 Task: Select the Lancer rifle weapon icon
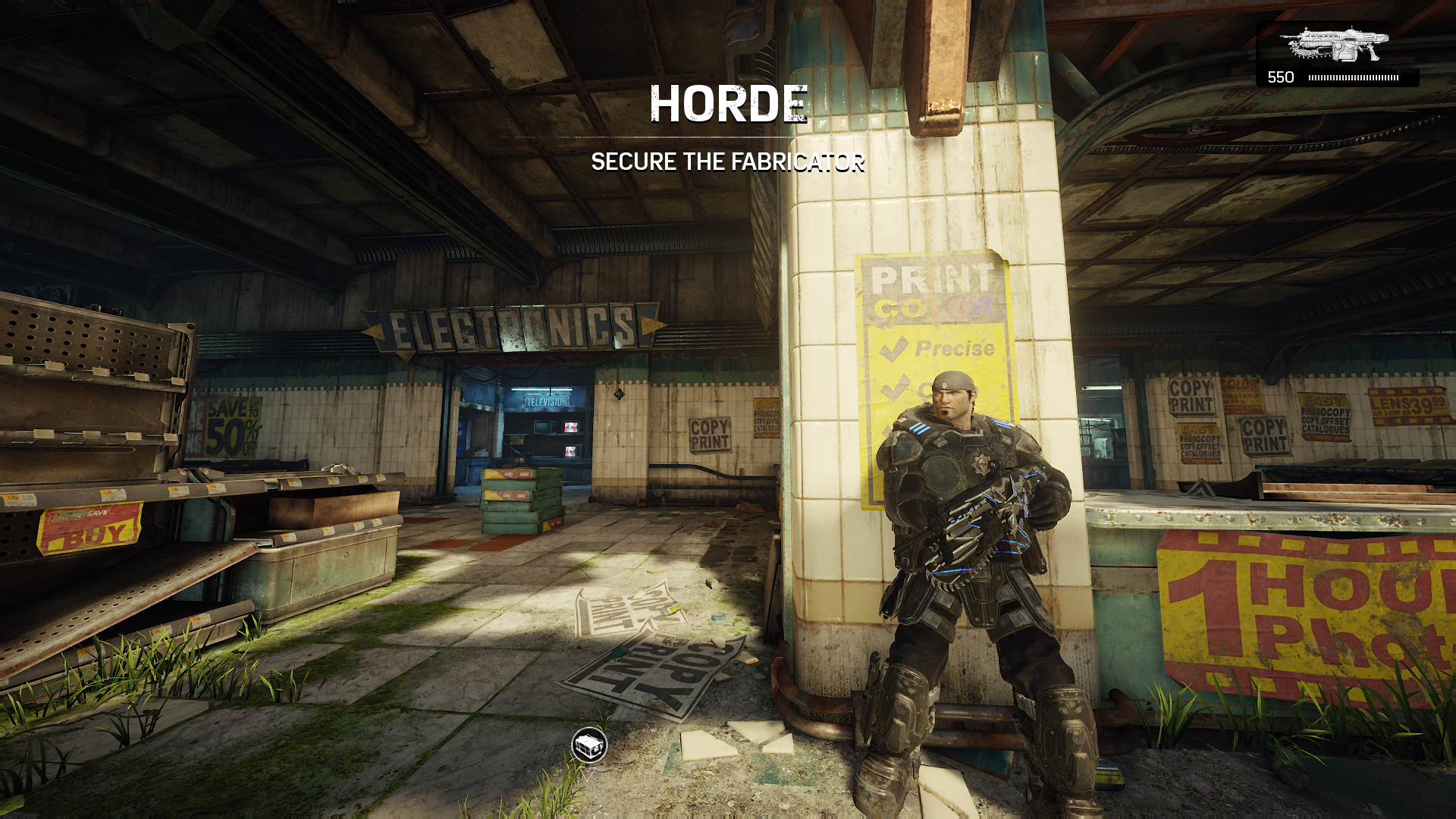(x=1334, y=44)
